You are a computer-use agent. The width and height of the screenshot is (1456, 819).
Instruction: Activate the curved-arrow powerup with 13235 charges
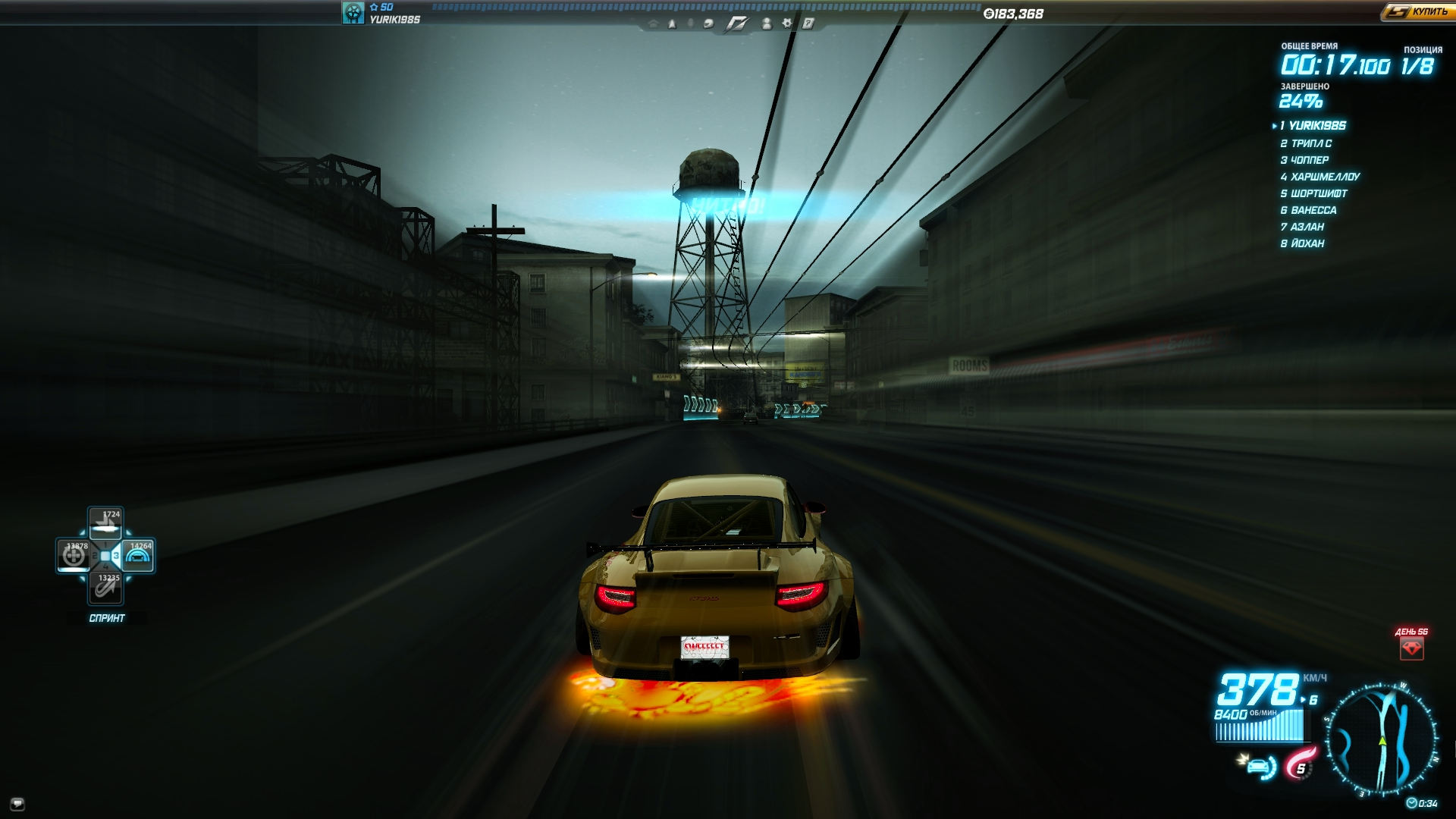coord(105,588)
